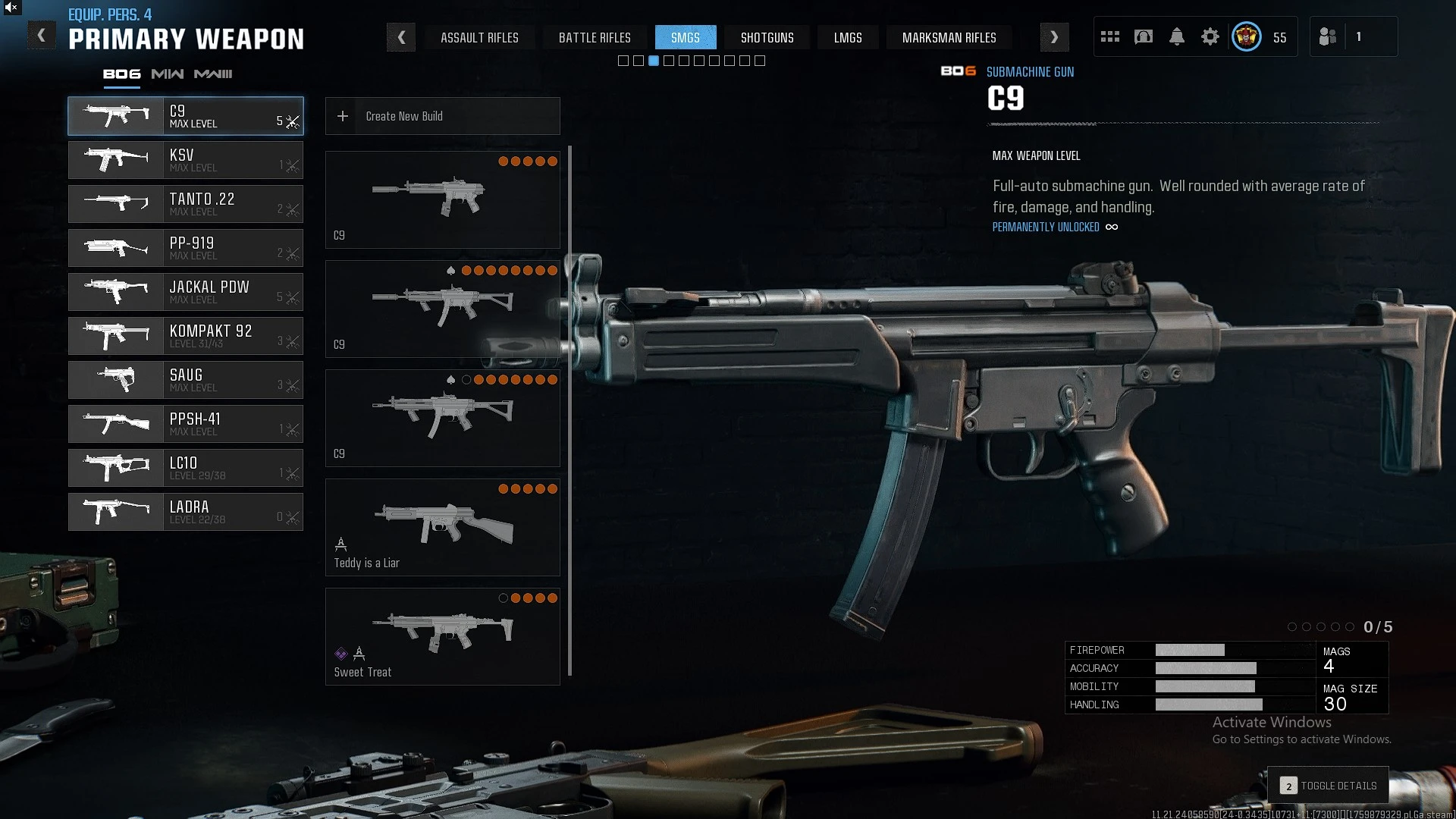Screen dimensions: 1456x819
Task: Go back using the arrow beside Primary Weapon
Action: [x=42, y=36]
